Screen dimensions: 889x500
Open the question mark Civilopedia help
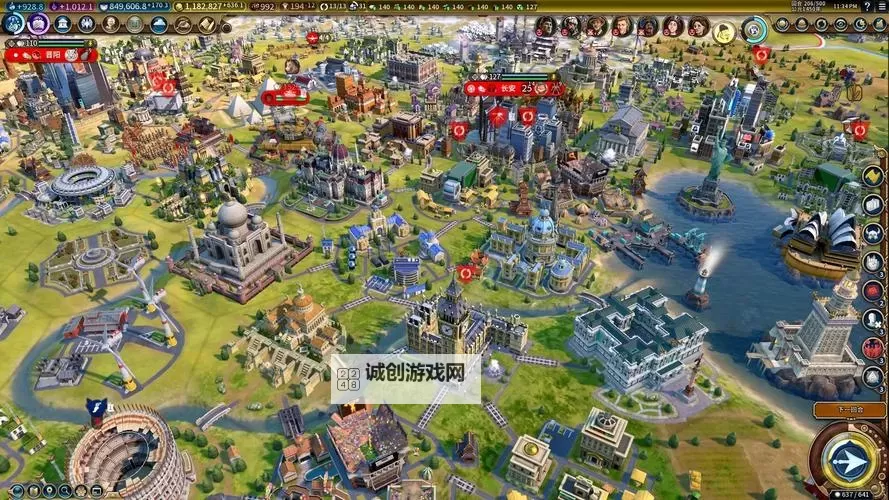[x=866, y=6]
